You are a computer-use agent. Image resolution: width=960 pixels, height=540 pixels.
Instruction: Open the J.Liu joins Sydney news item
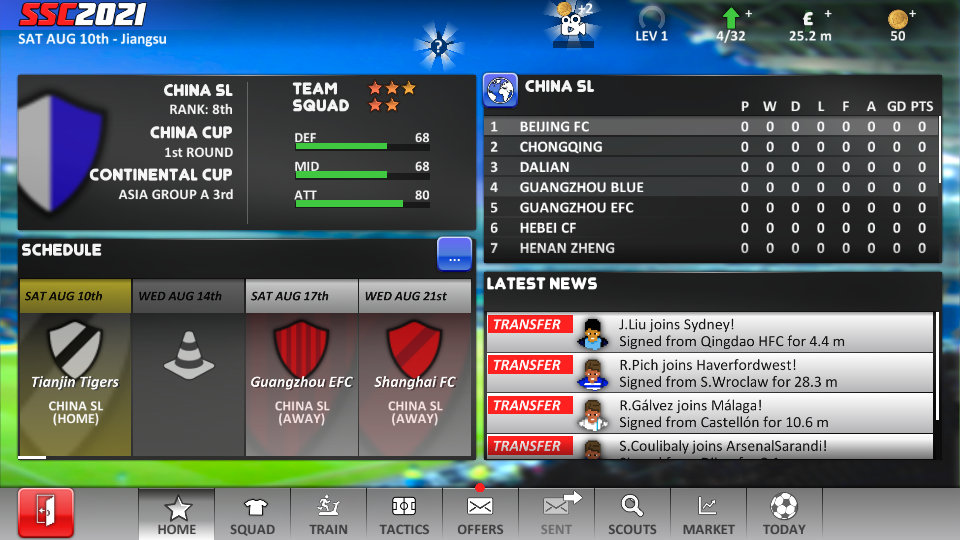(710, 332)
